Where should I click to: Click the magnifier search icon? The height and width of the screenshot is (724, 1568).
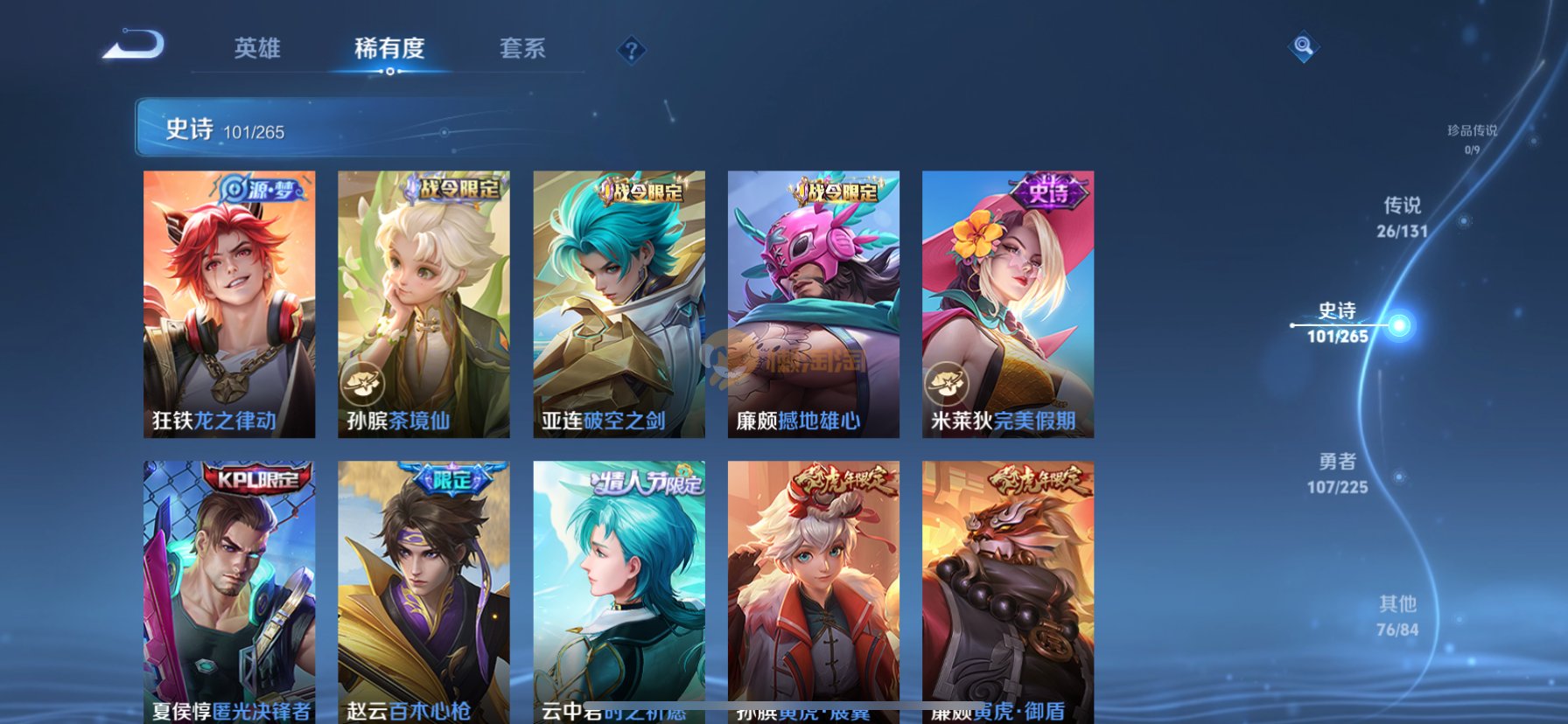pyautogui.click(x=1303, y=46)
